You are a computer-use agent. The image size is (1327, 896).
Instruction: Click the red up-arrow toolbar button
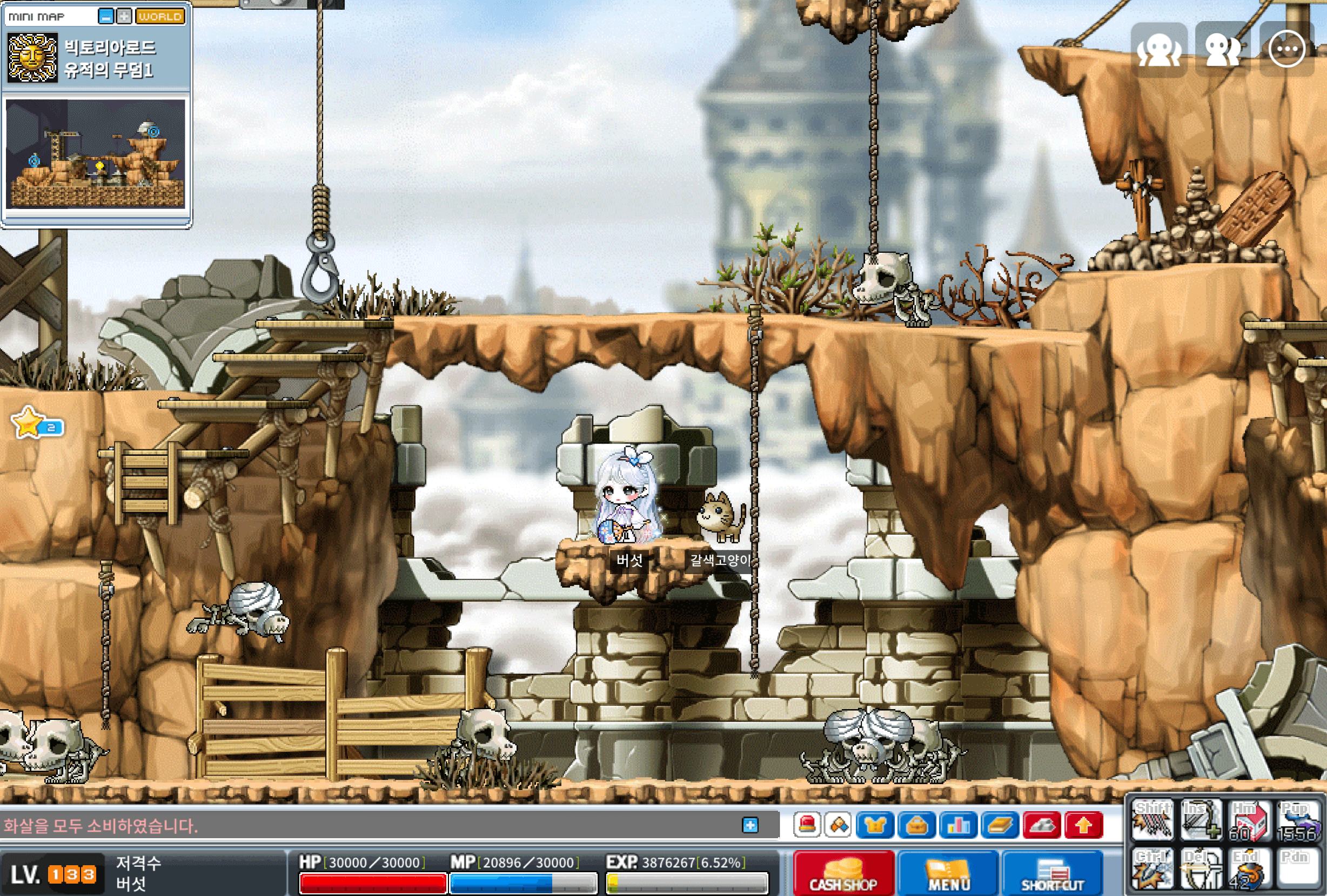coord(1083,825)
